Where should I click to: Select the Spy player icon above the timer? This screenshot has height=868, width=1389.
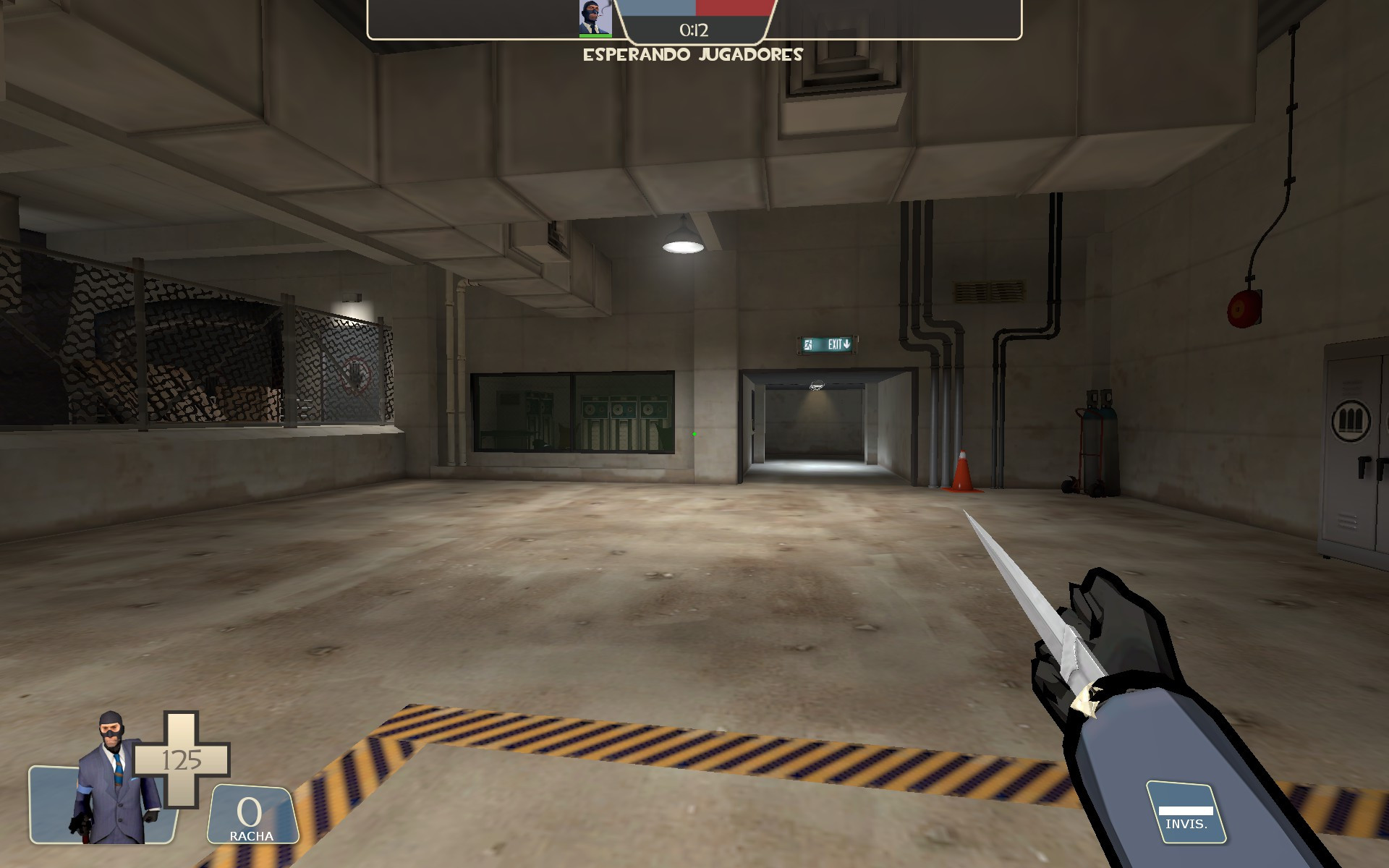[x=595, y=16]
